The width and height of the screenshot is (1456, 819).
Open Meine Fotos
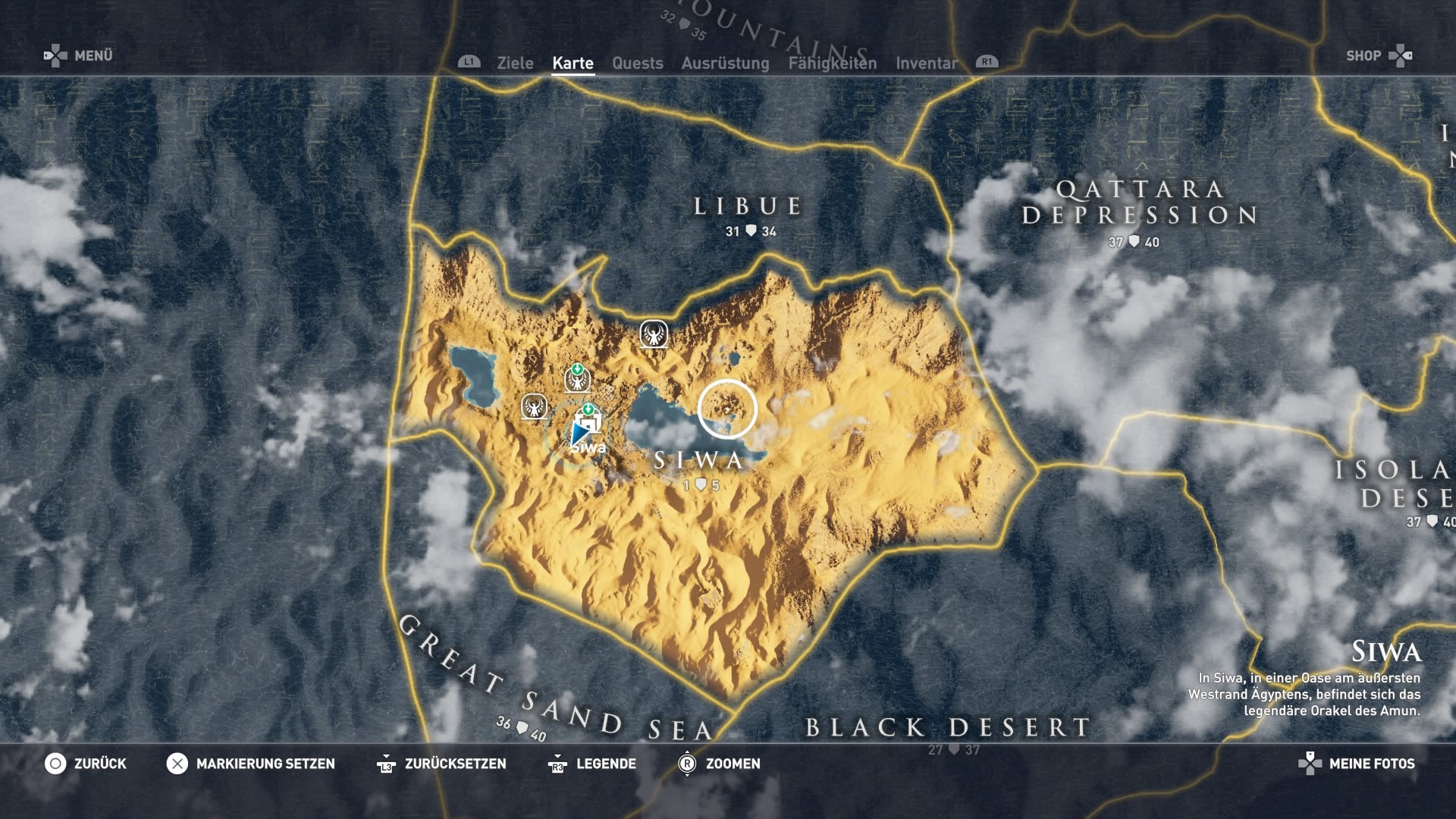(1357, 764)
